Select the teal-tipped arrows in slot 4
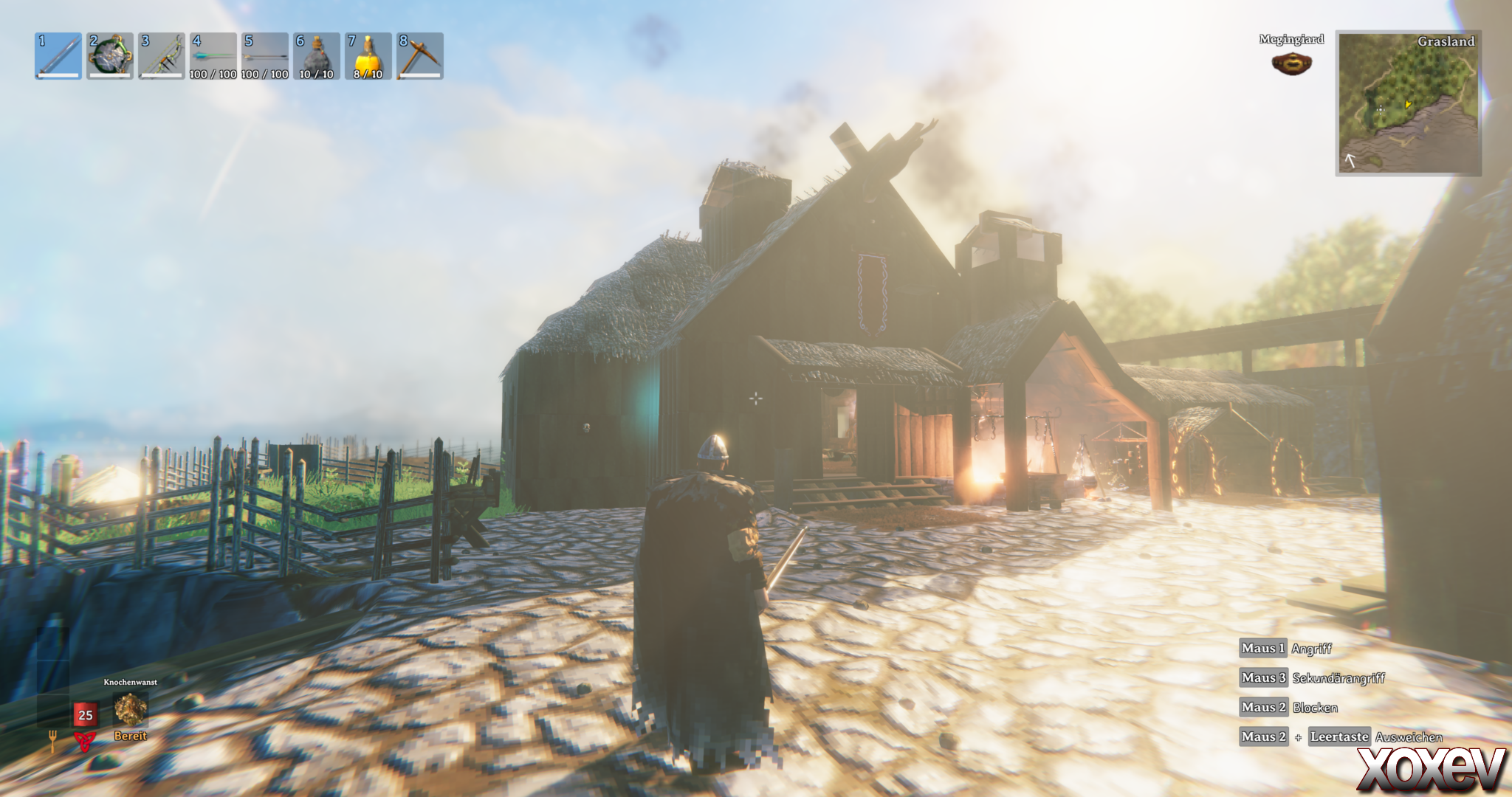Screen dimensions: 1512x797 tap(213, 56)
